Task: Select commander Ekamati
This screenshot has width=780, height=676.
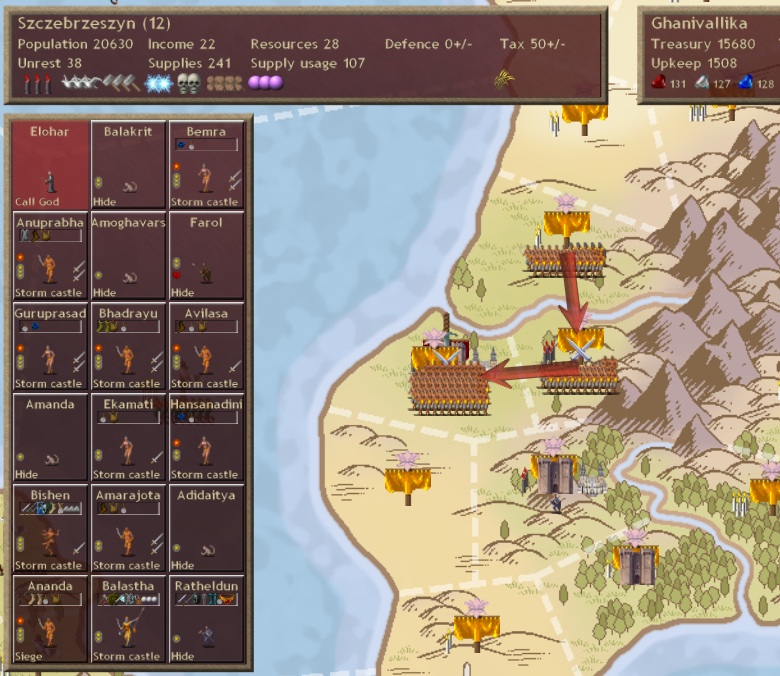Action: (x=128, y=438)
